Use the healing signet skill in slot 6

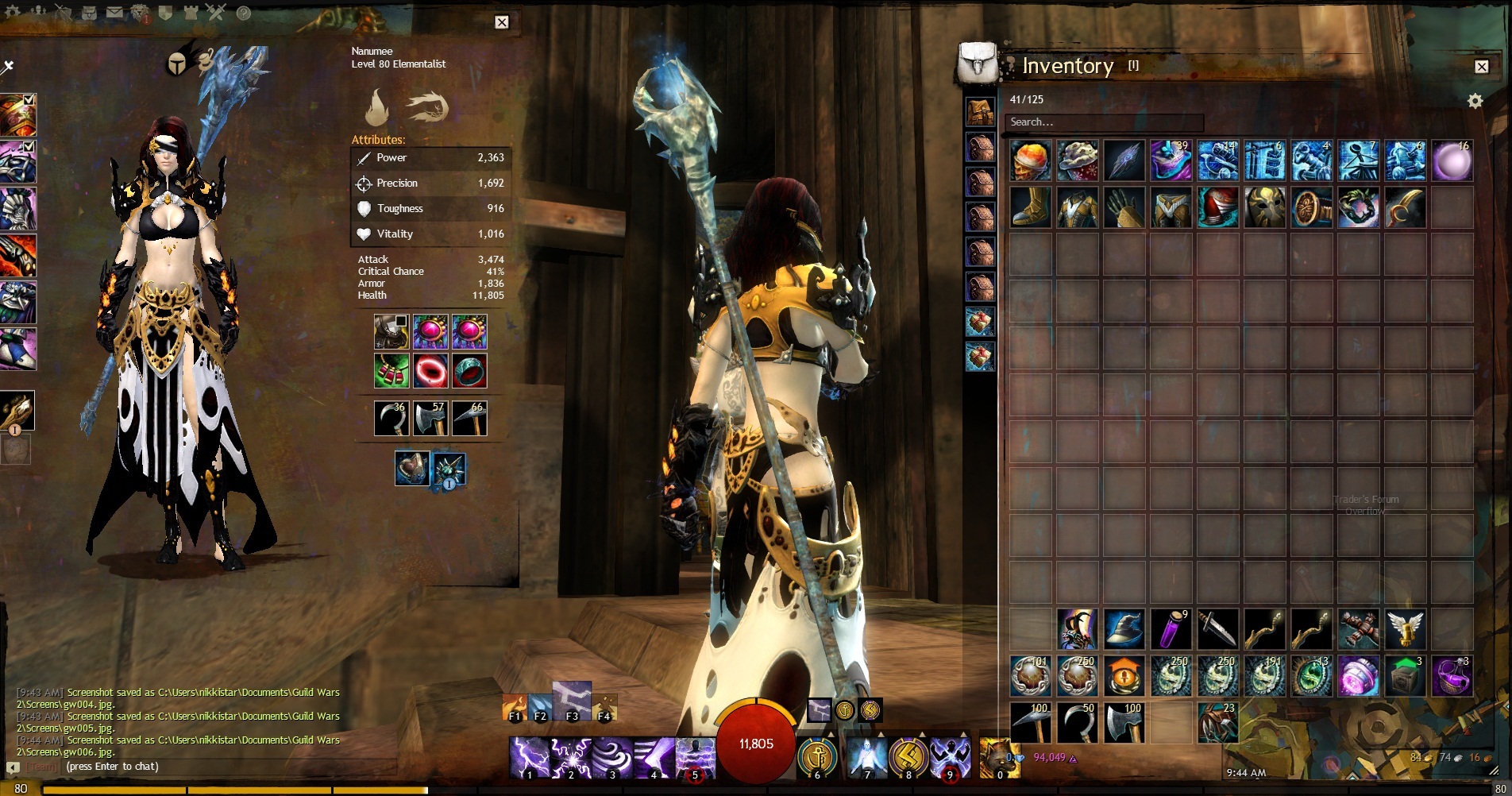tap(817, 757)
